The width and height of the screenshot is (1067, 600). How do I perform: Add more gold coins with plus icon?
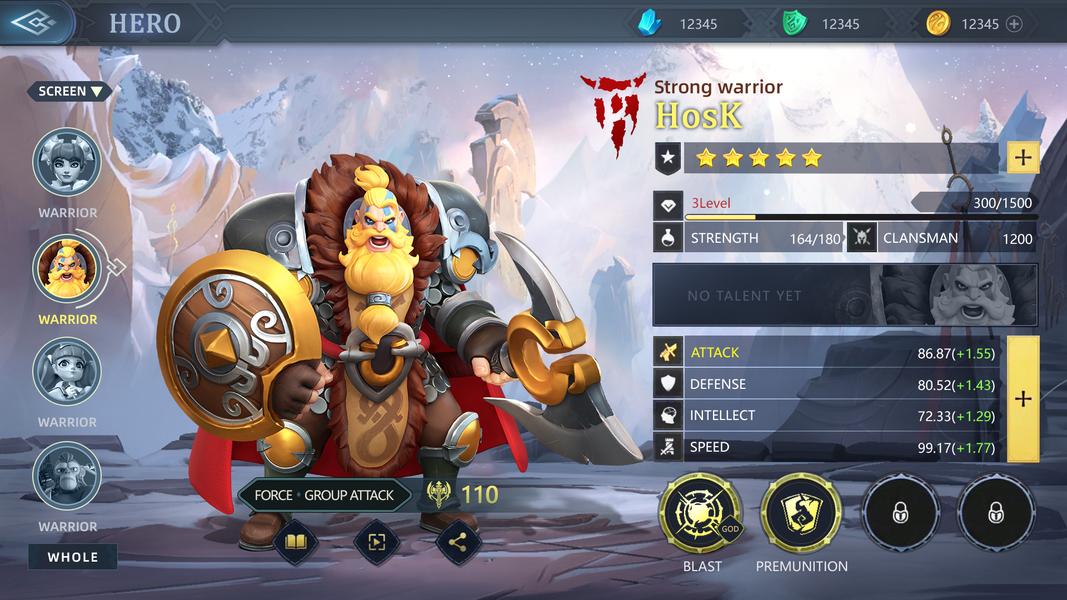pyautogui.click(x=1014, y=24)
